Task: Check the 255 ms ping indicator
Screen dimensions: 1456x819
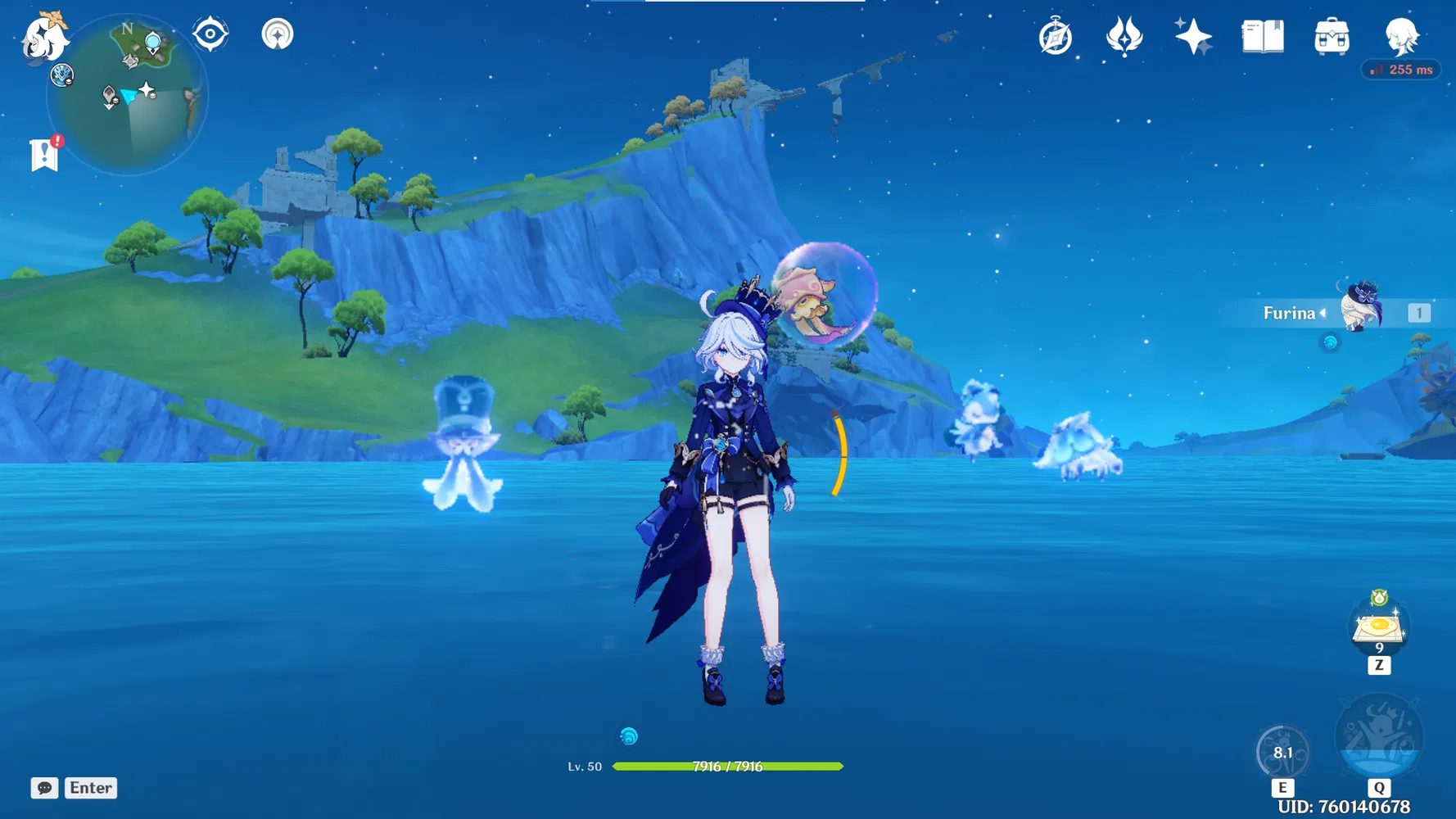Action: pos(1401,70)
